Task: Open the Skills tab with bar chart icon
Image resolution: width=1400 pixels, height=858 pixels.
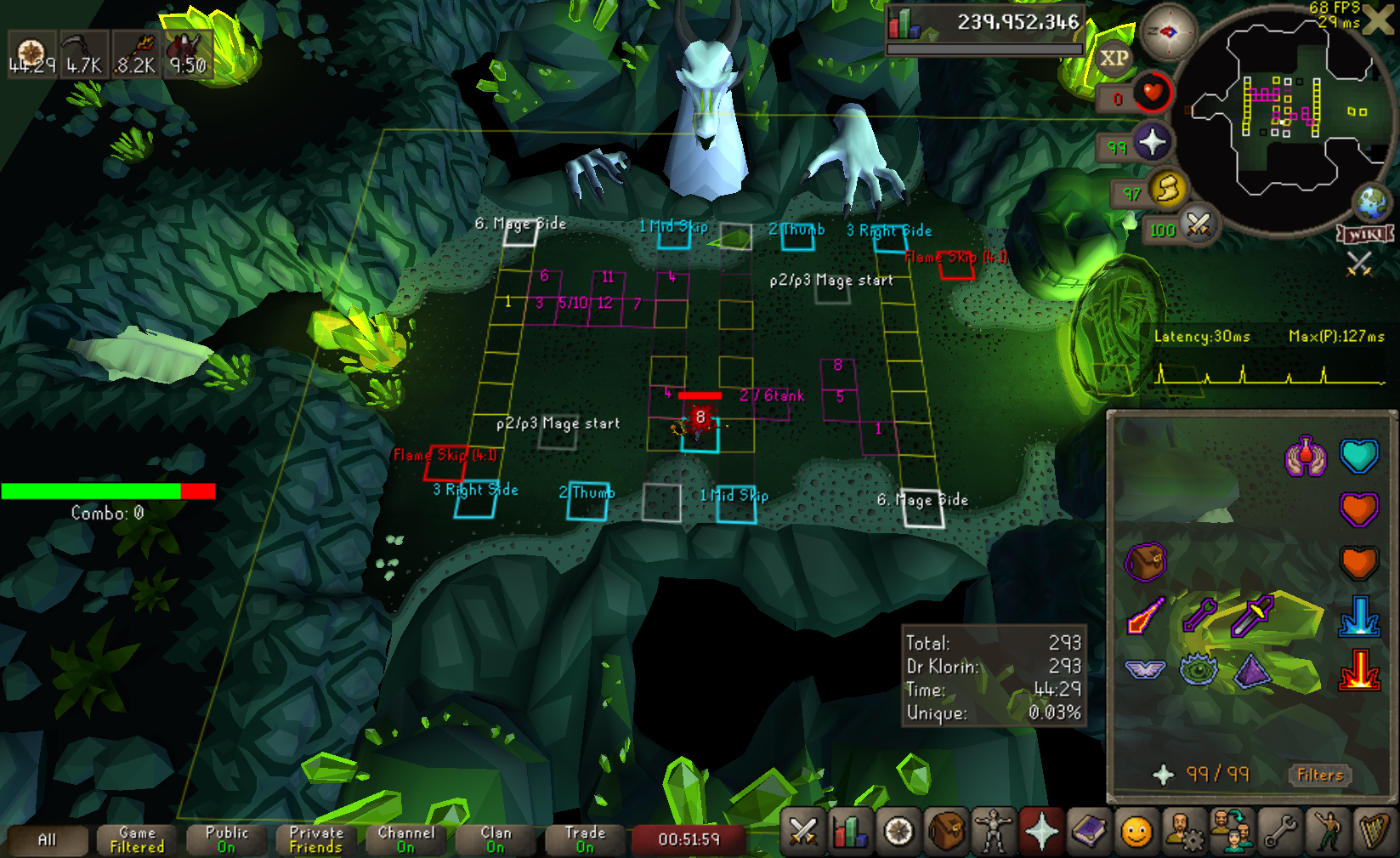Action: click(851, 832)
